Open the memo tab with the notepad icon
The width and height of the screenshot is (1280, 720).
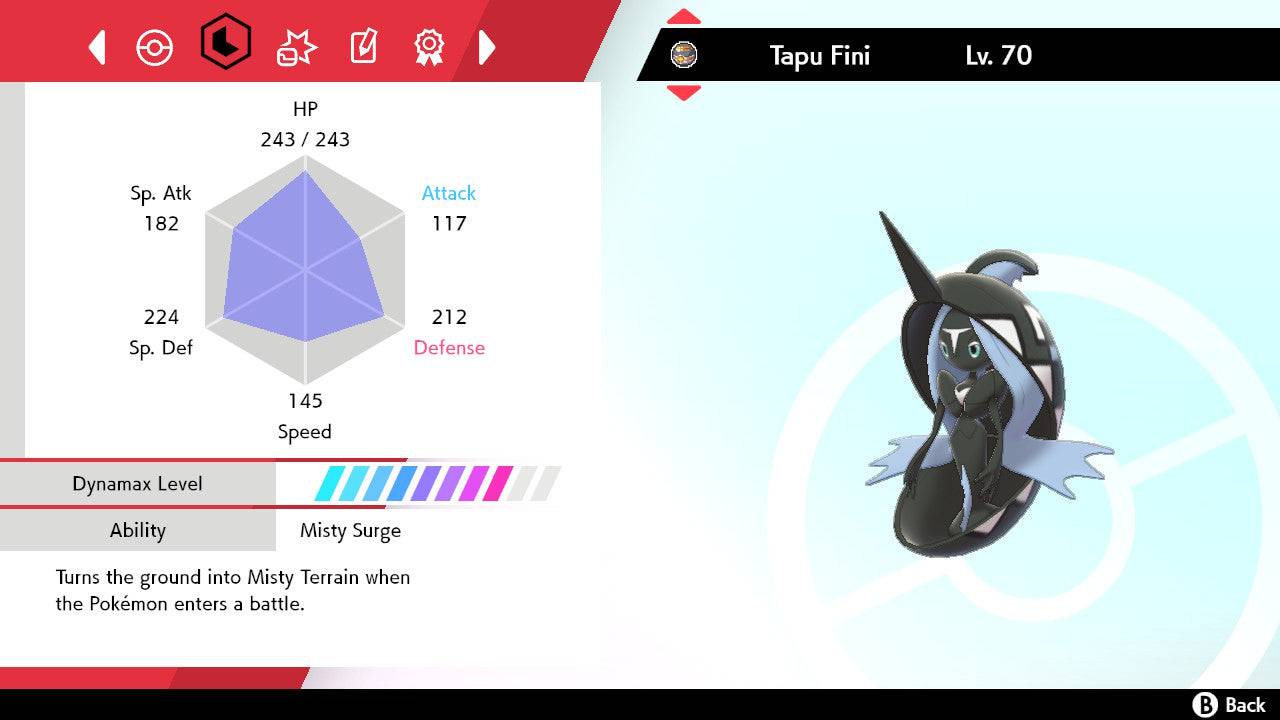[362, 46]
